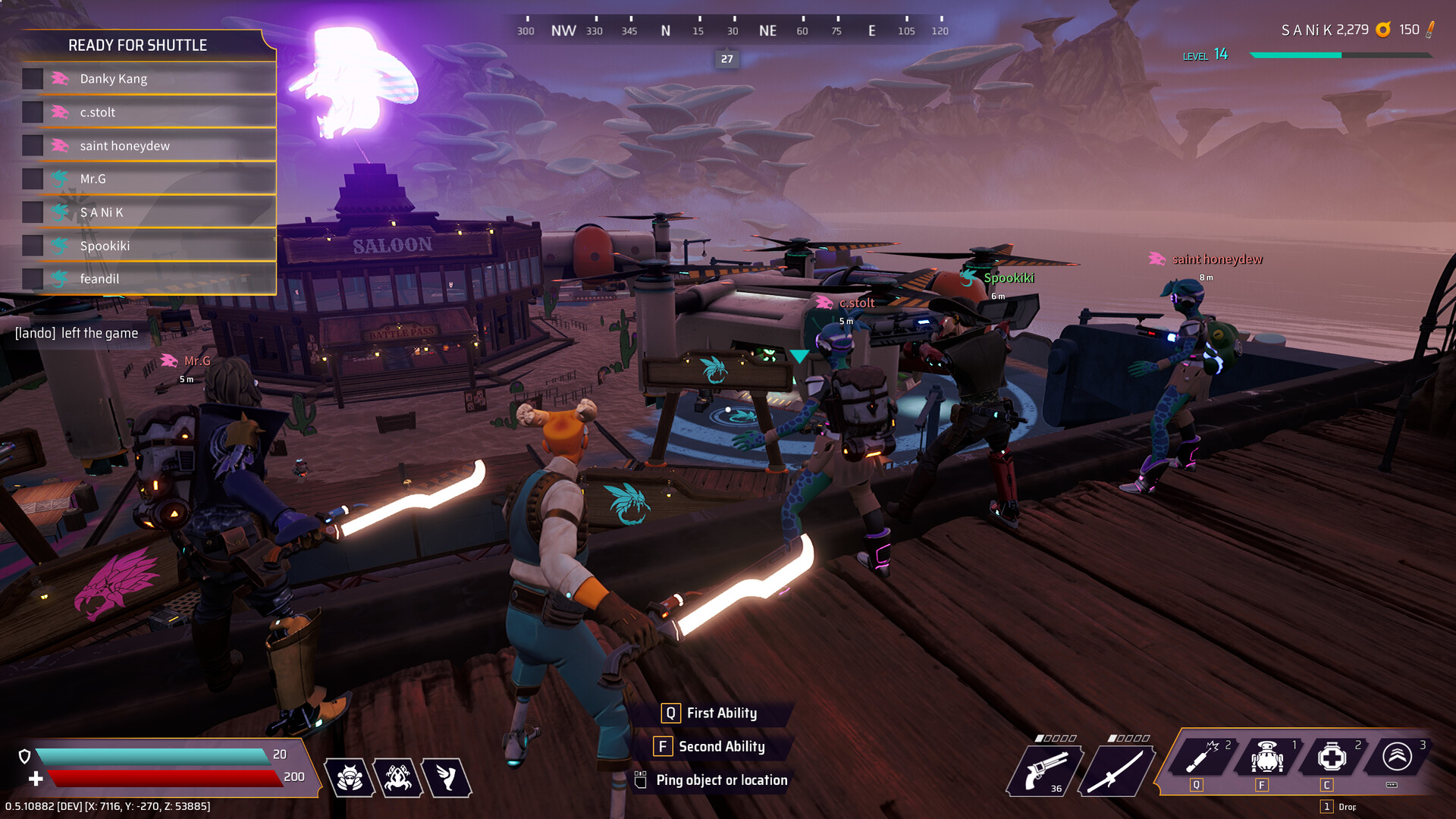
Task: Use the medkit healing item
Action: 1332,757
